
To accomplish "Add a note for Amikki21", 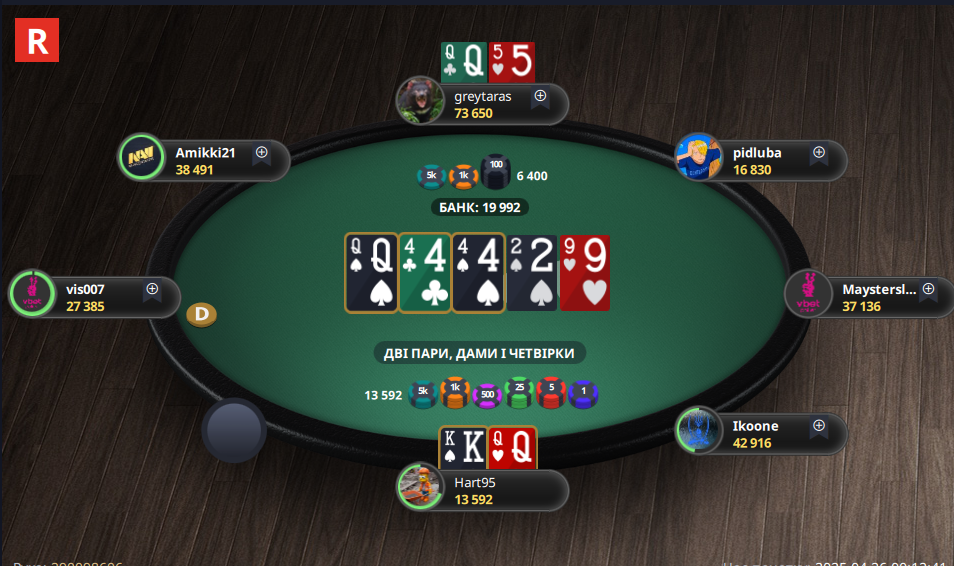I will 262,153.
